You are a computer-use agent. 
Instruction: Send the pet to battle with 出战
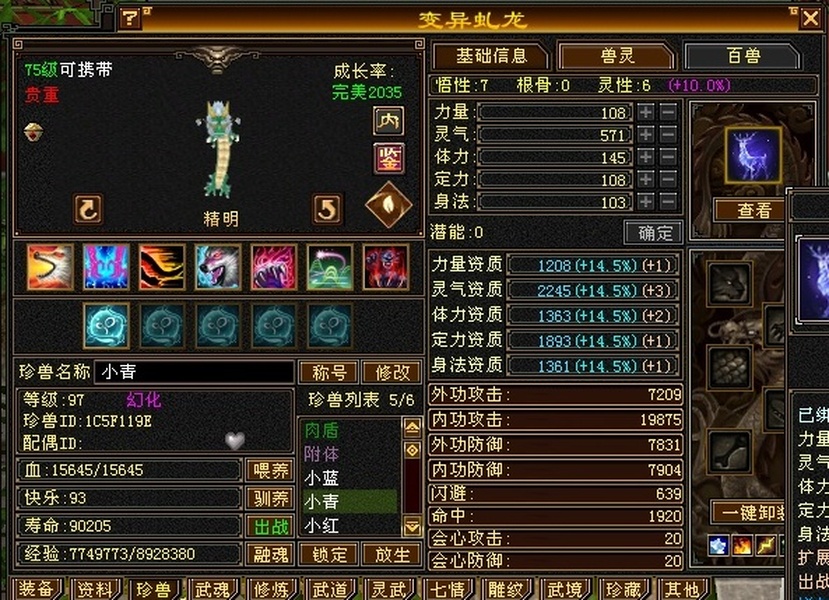[x=268, y=526]
